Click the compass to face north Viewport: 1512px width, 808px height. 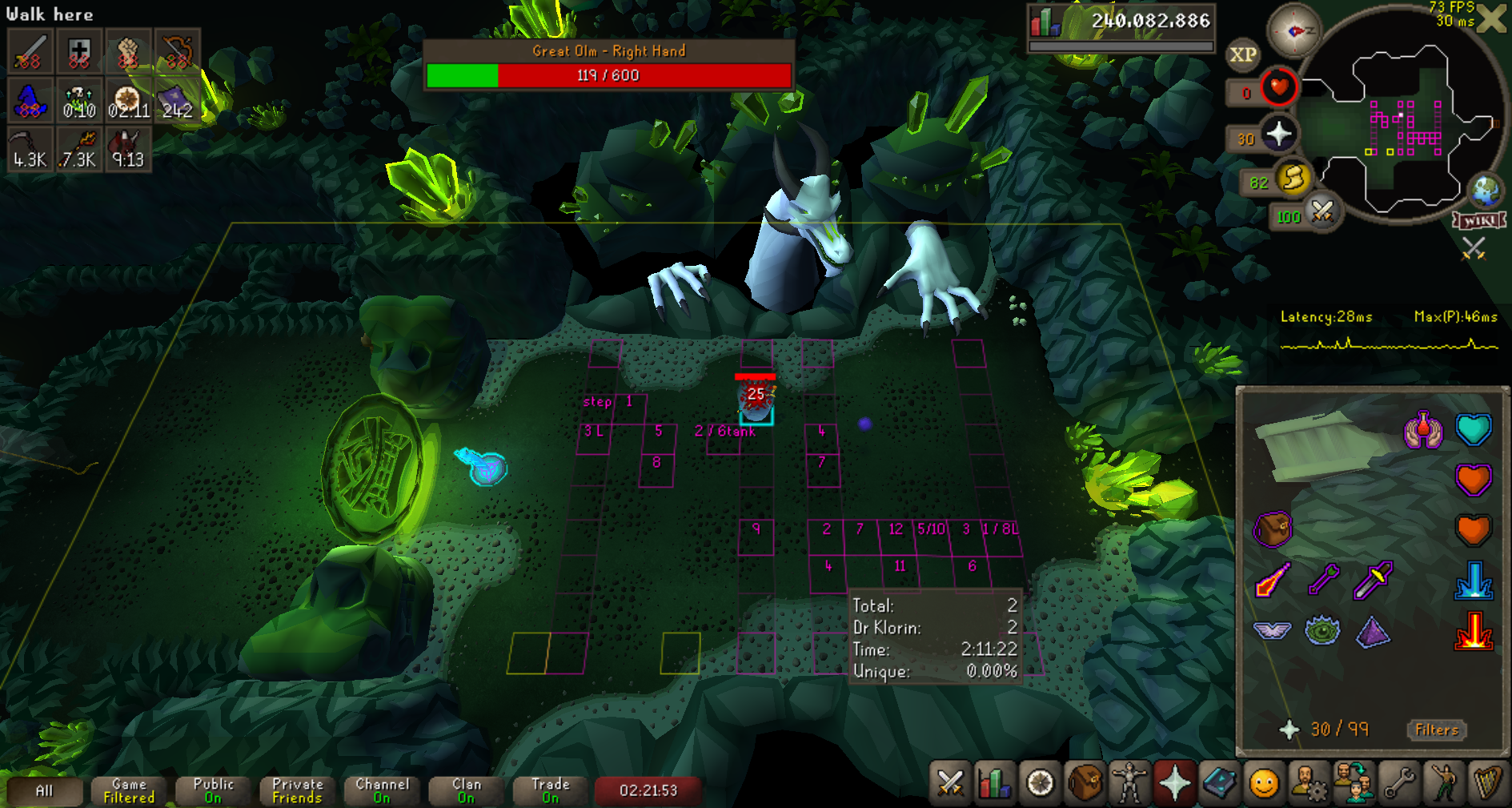(1293, 31)
